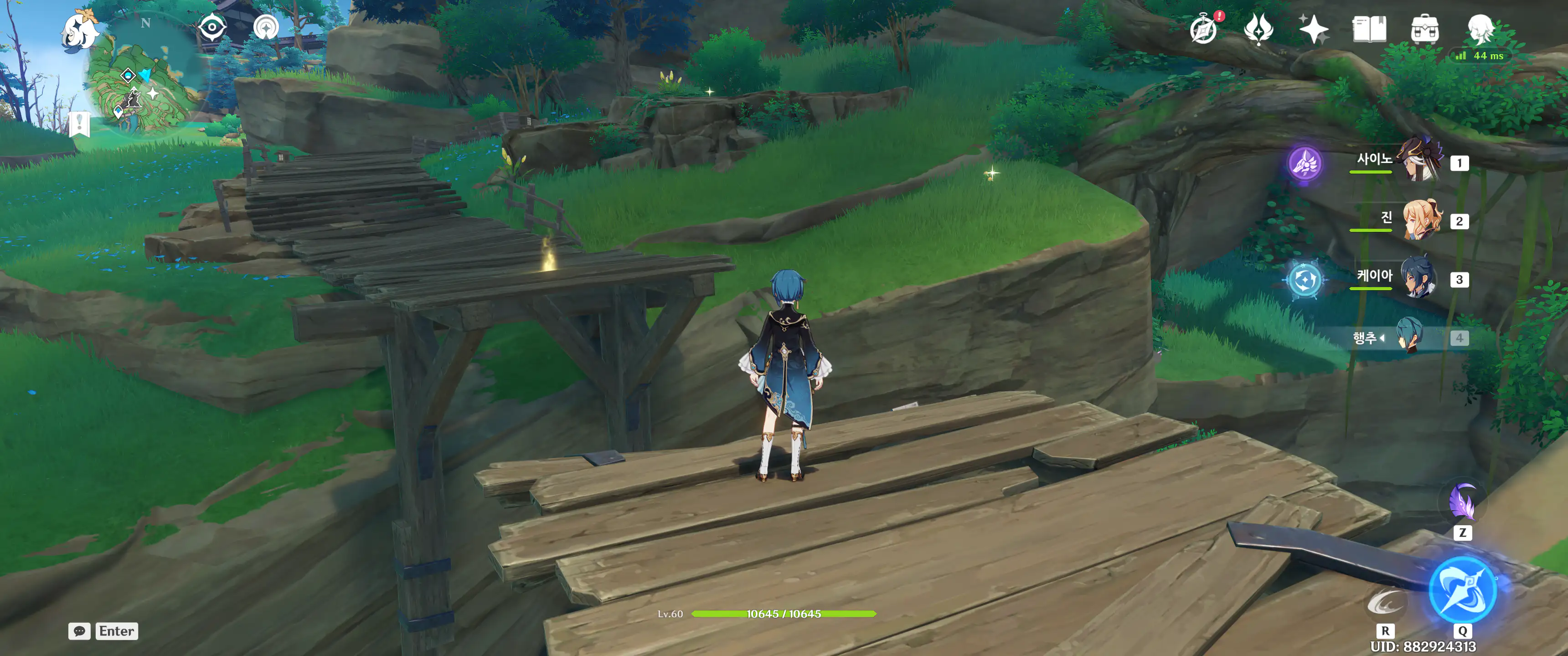Viewport: 1568px width, 656px height.
Task: Open the chat speech bubble
Action: (x=79, y=631)
